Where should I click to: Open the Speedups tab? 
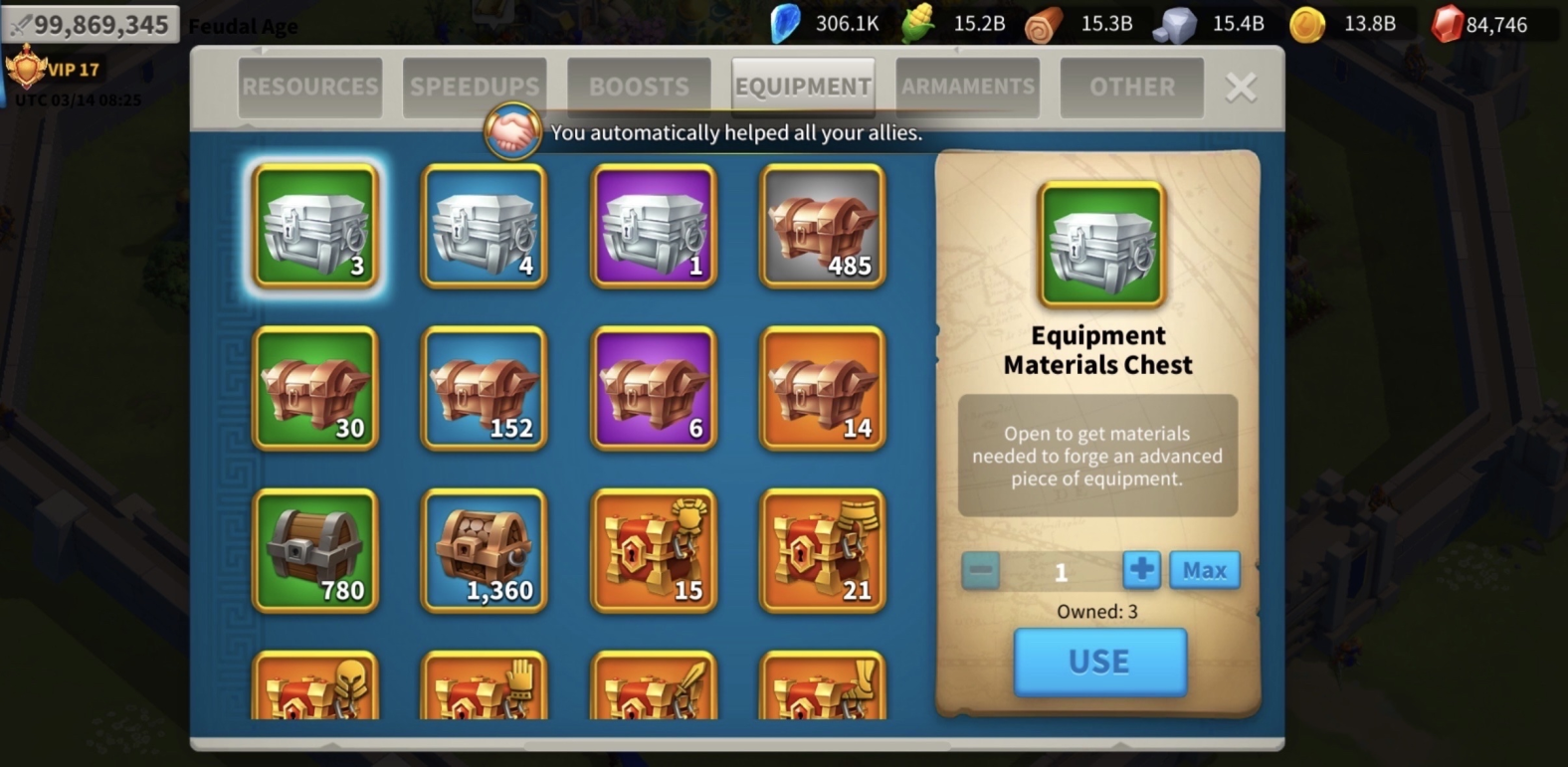click(475, 88)
